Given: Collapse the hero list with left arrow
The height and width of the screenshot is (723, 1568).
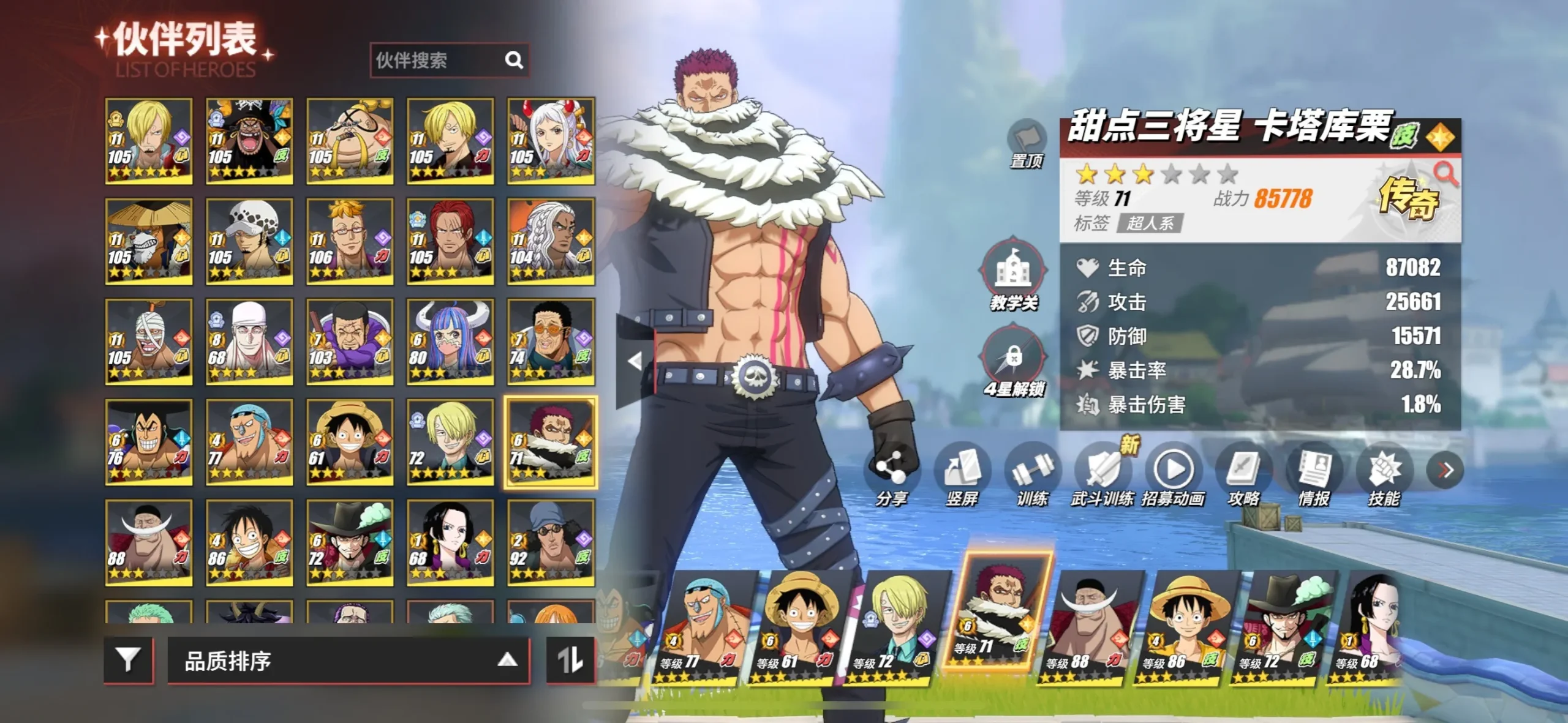Looking at the screenshot, I should pyautogui.click(x=635, y=361).
